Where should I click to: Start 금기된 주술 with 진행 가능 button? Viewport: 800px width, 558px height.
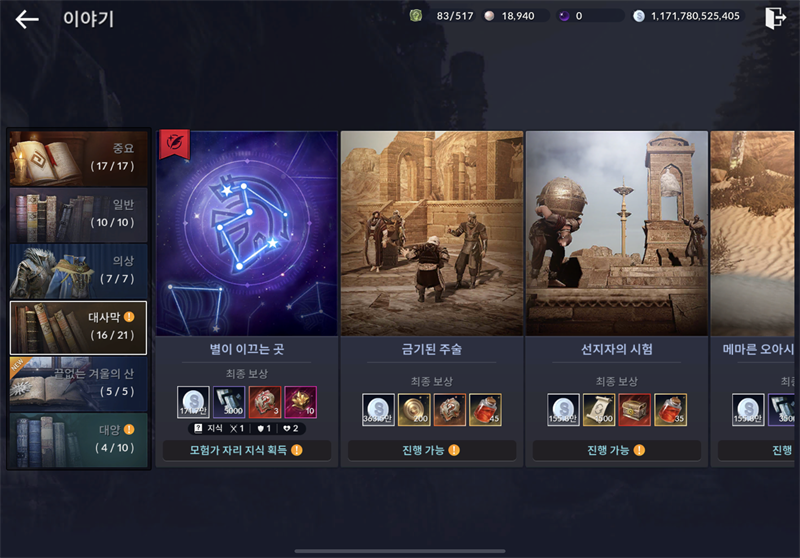[x=431, y=451]
